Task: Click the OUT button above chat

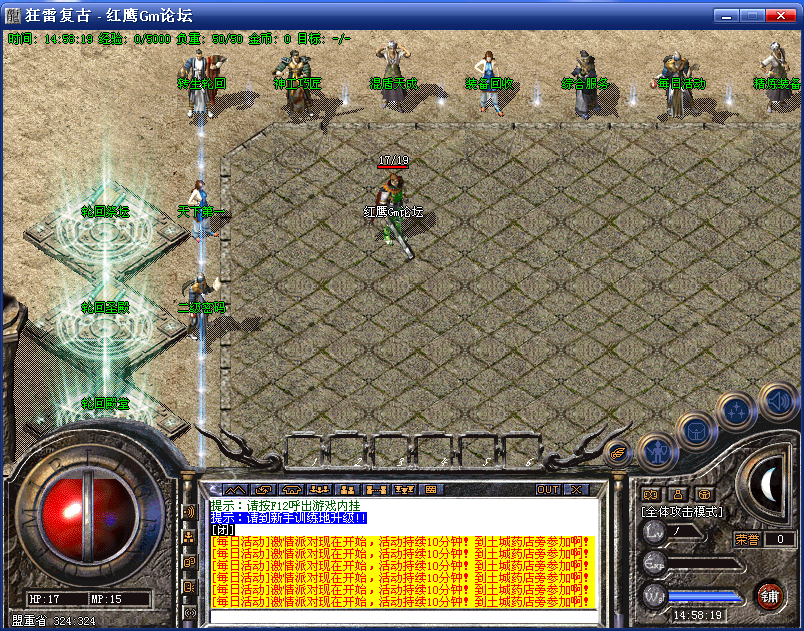Action: [548, 490]
